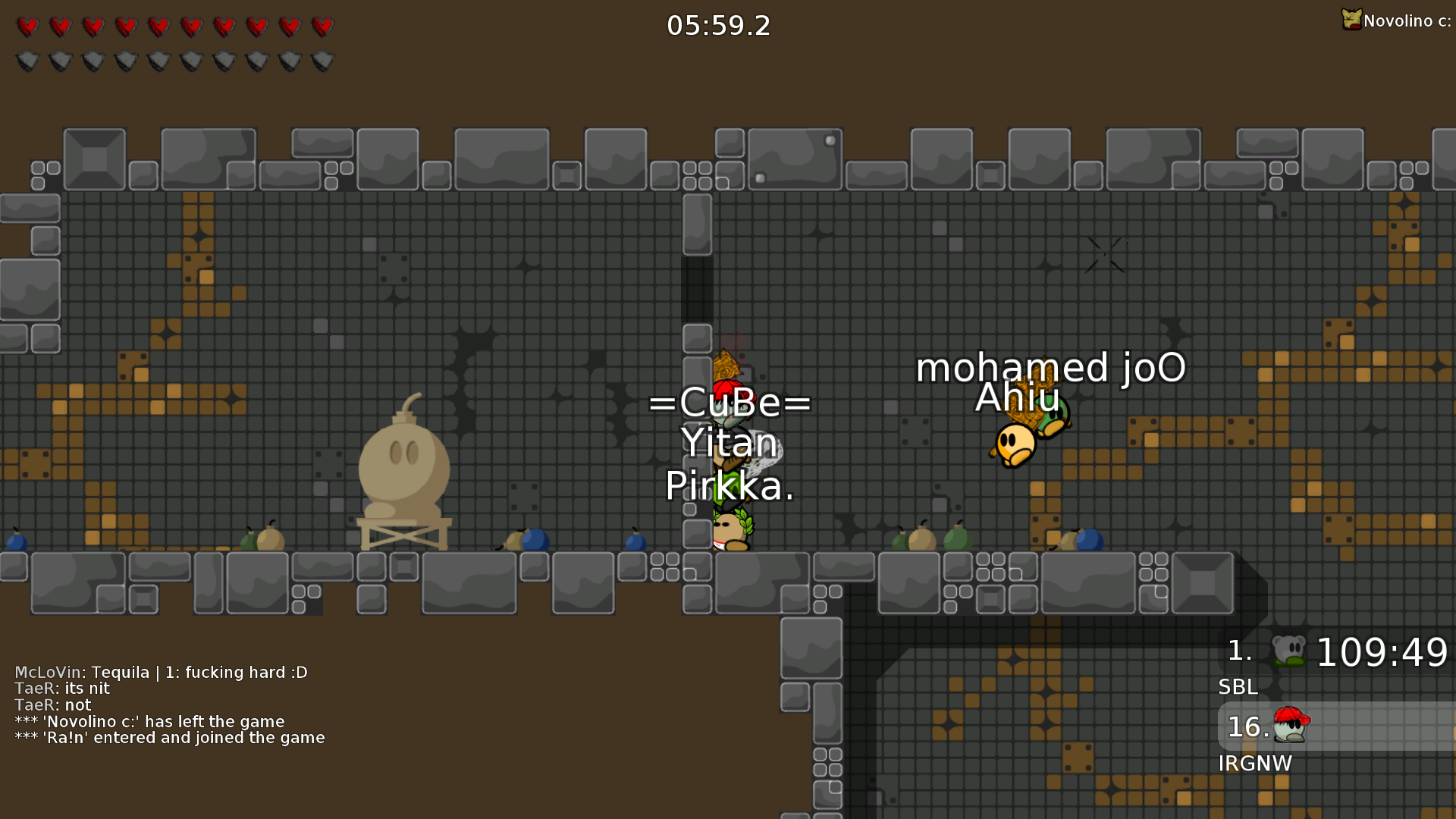Click the first red heart in health bar

(28, 27)
